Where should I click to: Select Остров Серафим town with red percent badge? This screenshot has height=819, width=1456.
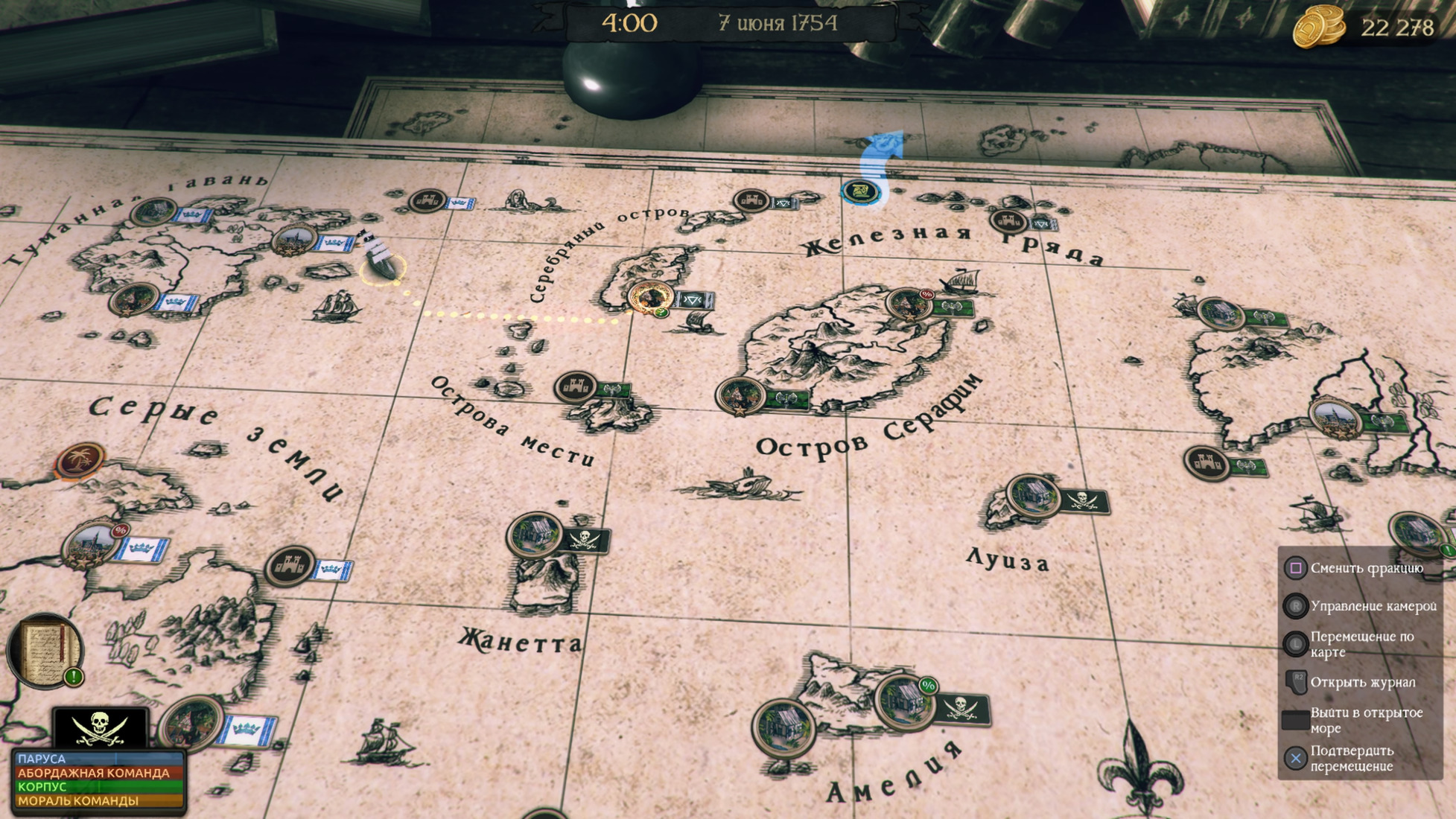pyautogui.click(x=909, y=305)
